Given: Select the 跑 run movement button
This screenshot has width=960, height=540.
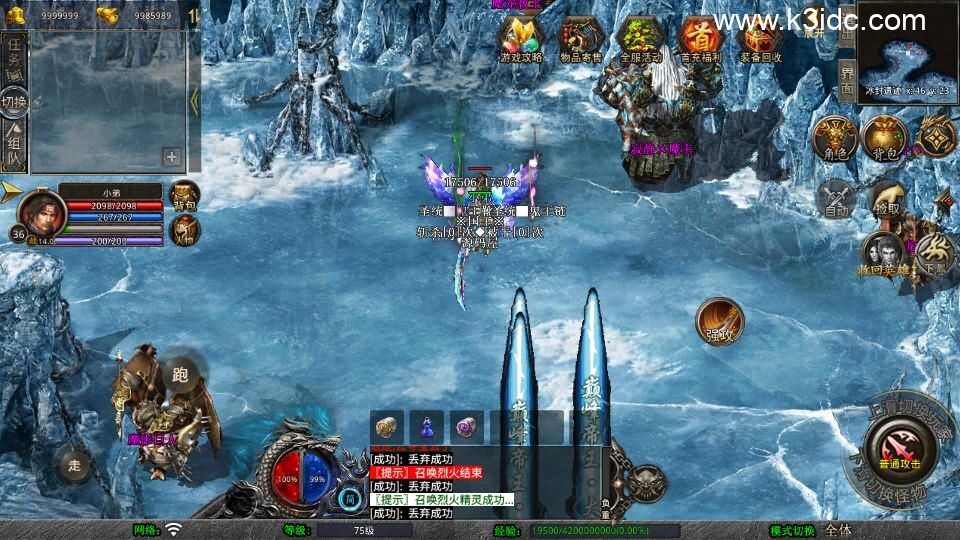Looking at the screenshot, I should click(x=181, y=373).
